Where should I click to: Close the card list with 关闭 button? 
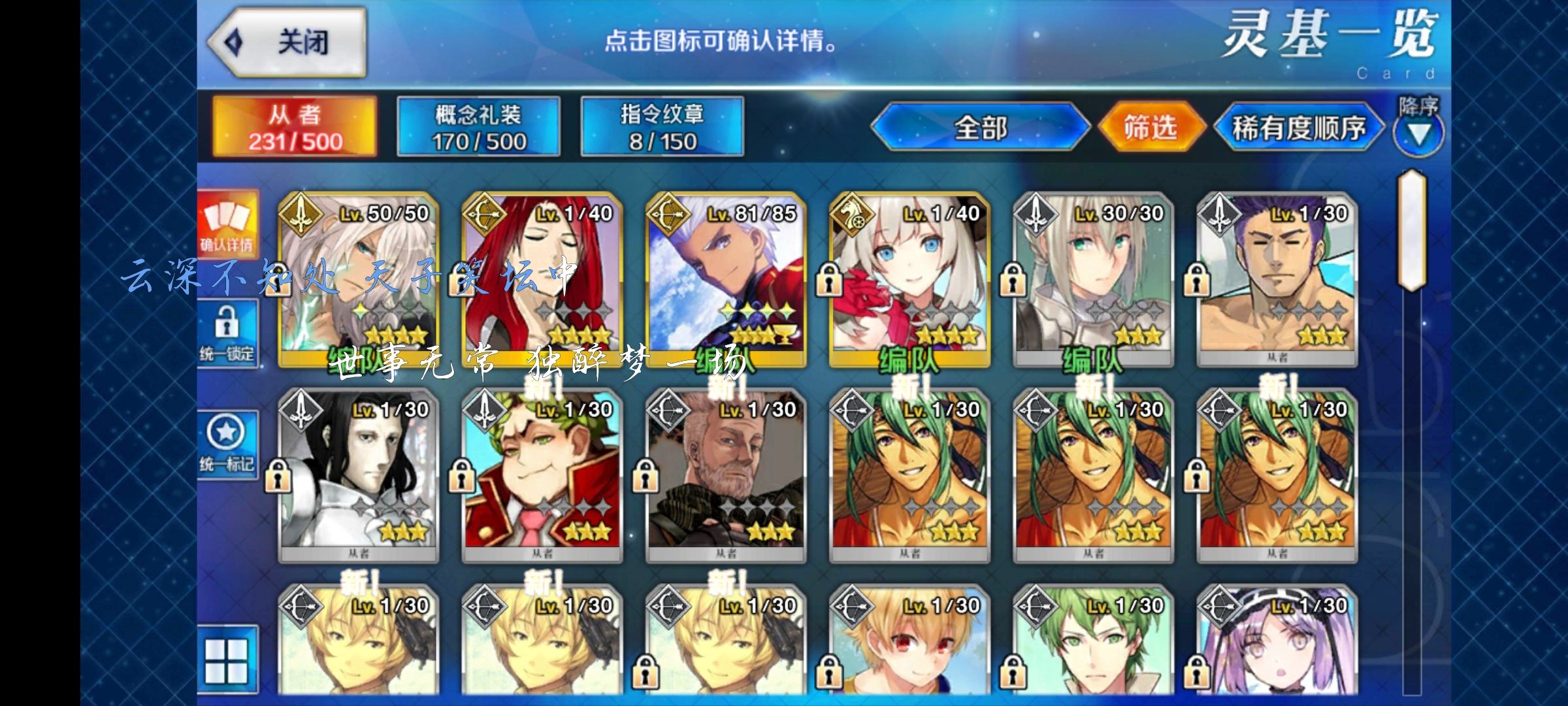click(287, 43)
